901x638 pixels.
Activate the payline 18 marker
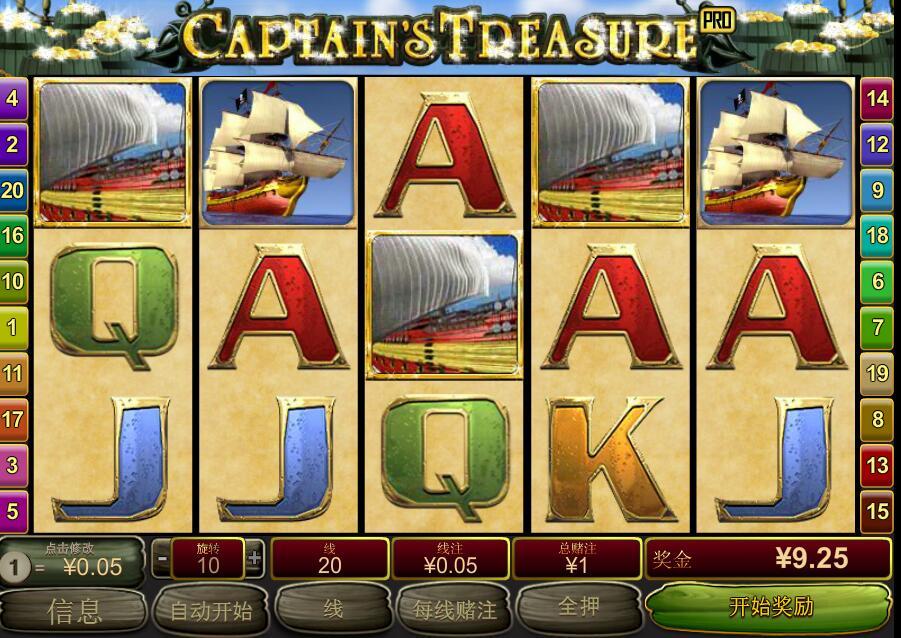click(x=877, y=236)
